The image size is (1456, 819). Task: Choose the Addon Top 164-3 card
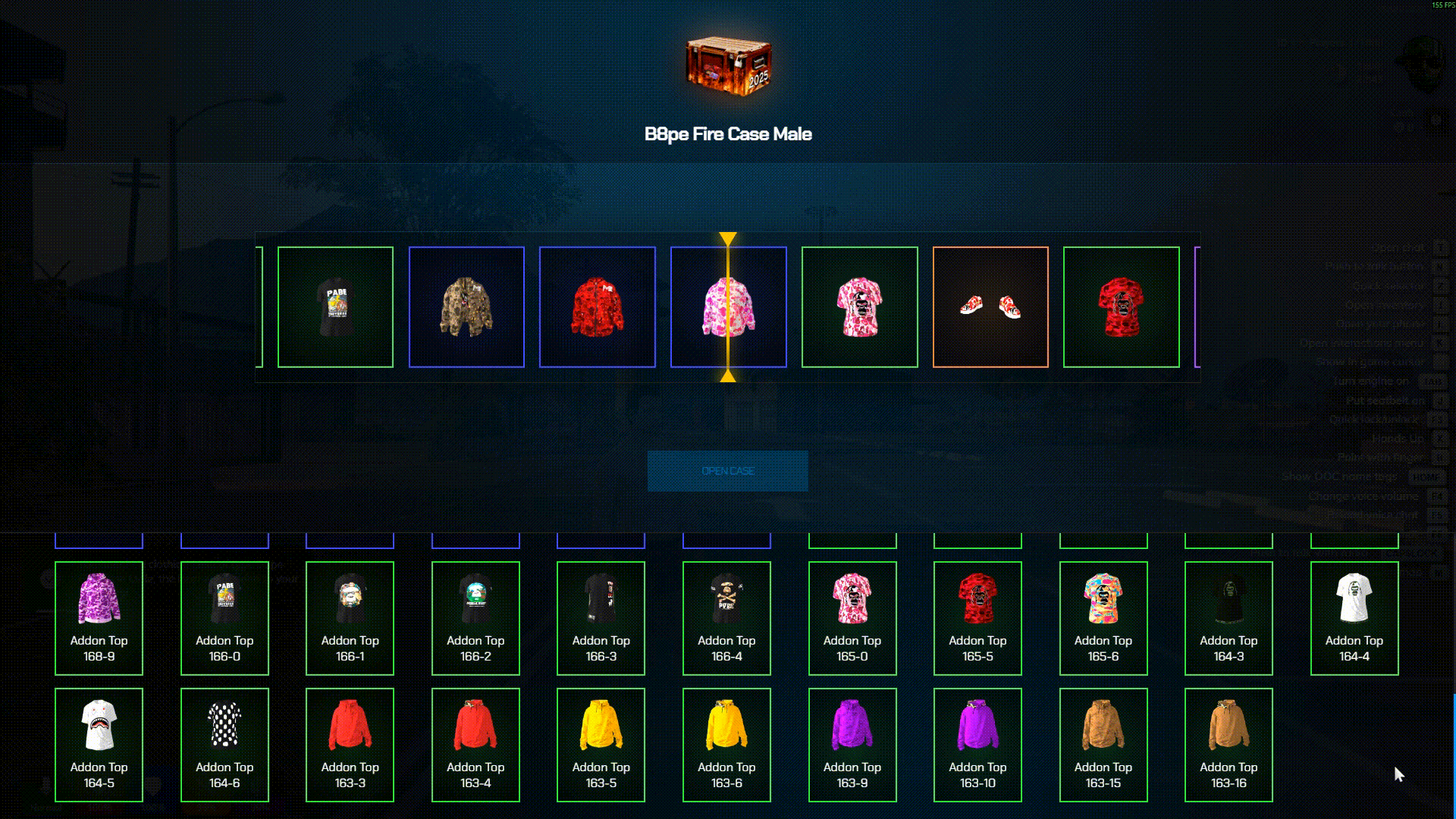(1228, 618)
